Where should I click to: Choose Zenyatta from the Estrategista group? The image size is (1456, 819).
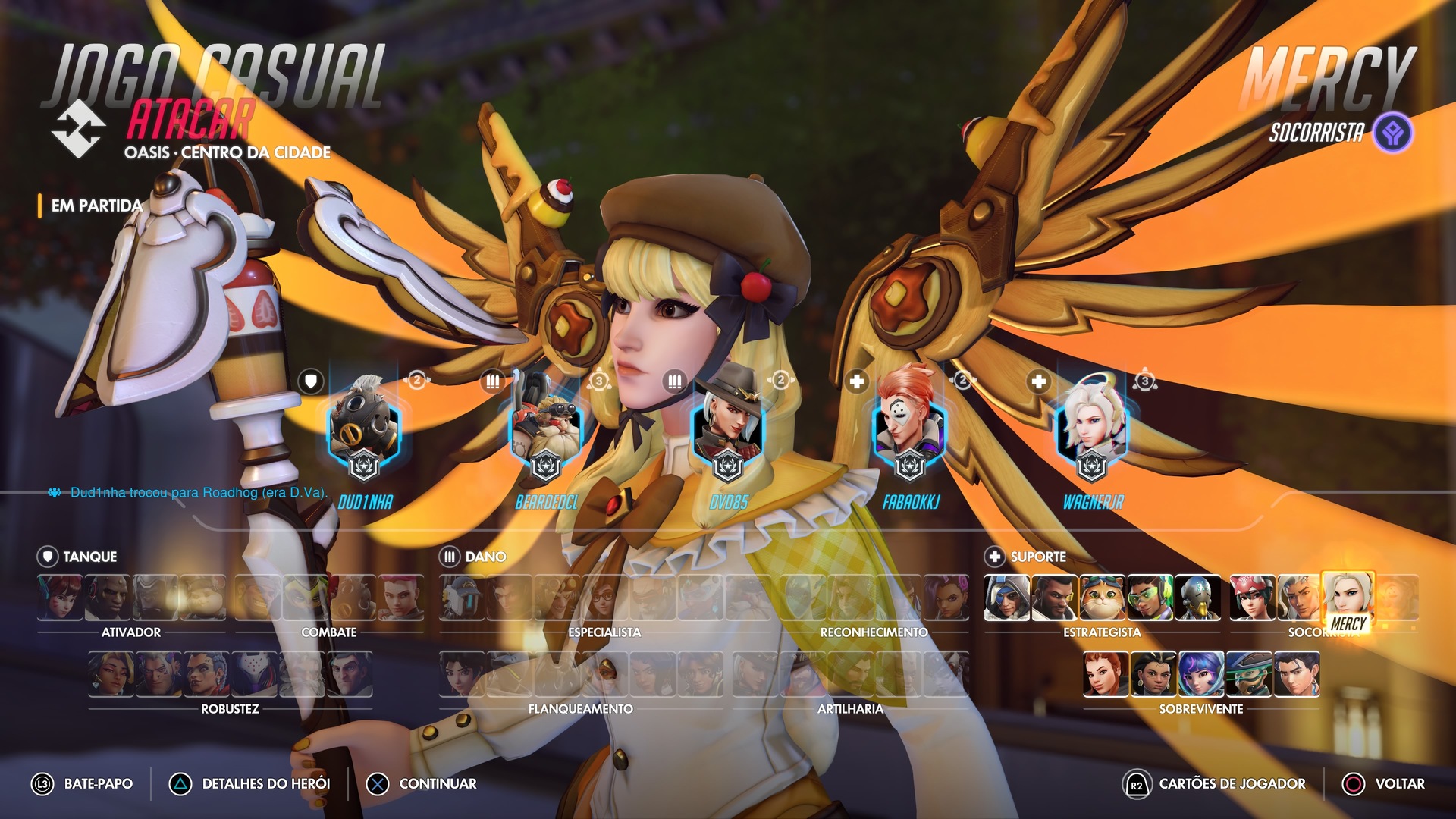tap(1198, 598)
